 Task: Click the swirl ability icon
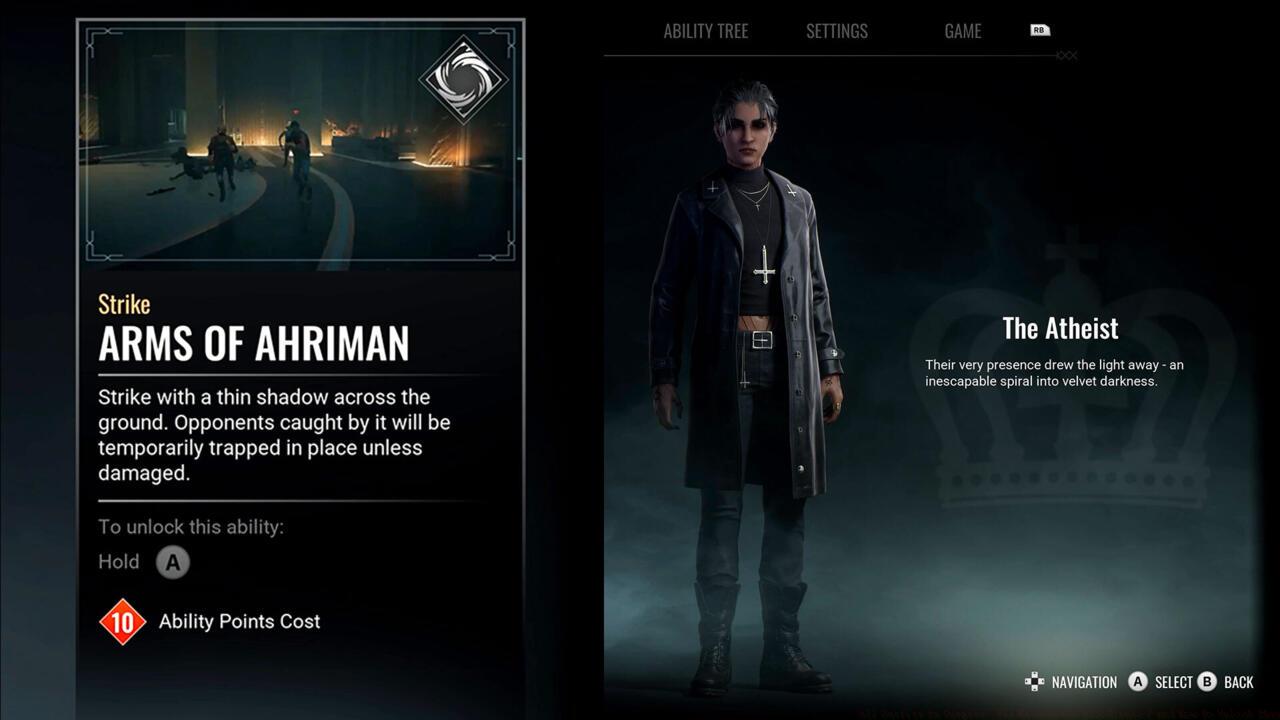pos(464,79)
